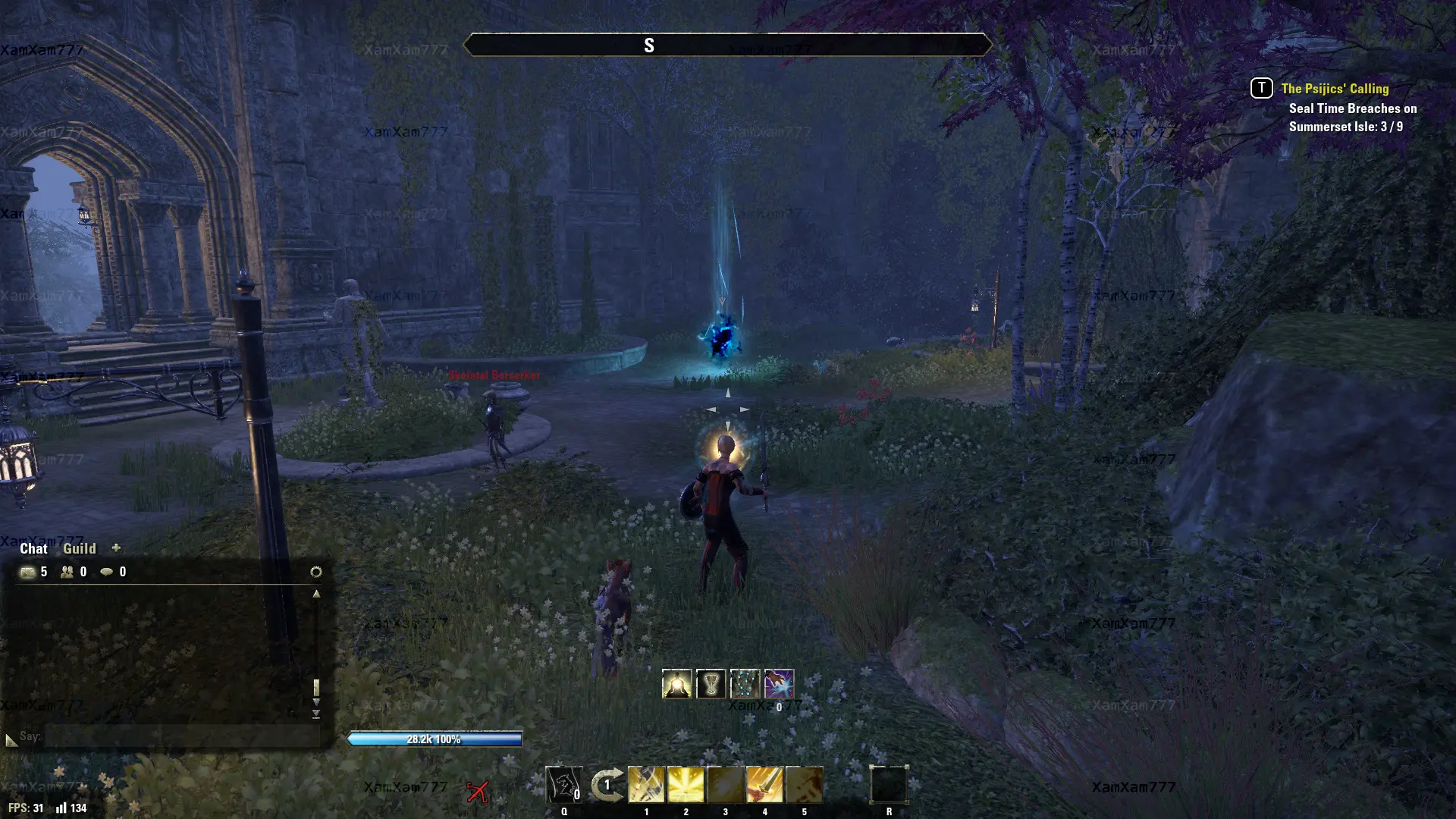1456x819 pixels.
Task: Jump to the bottom of chat log
Action: coord(316,714)
